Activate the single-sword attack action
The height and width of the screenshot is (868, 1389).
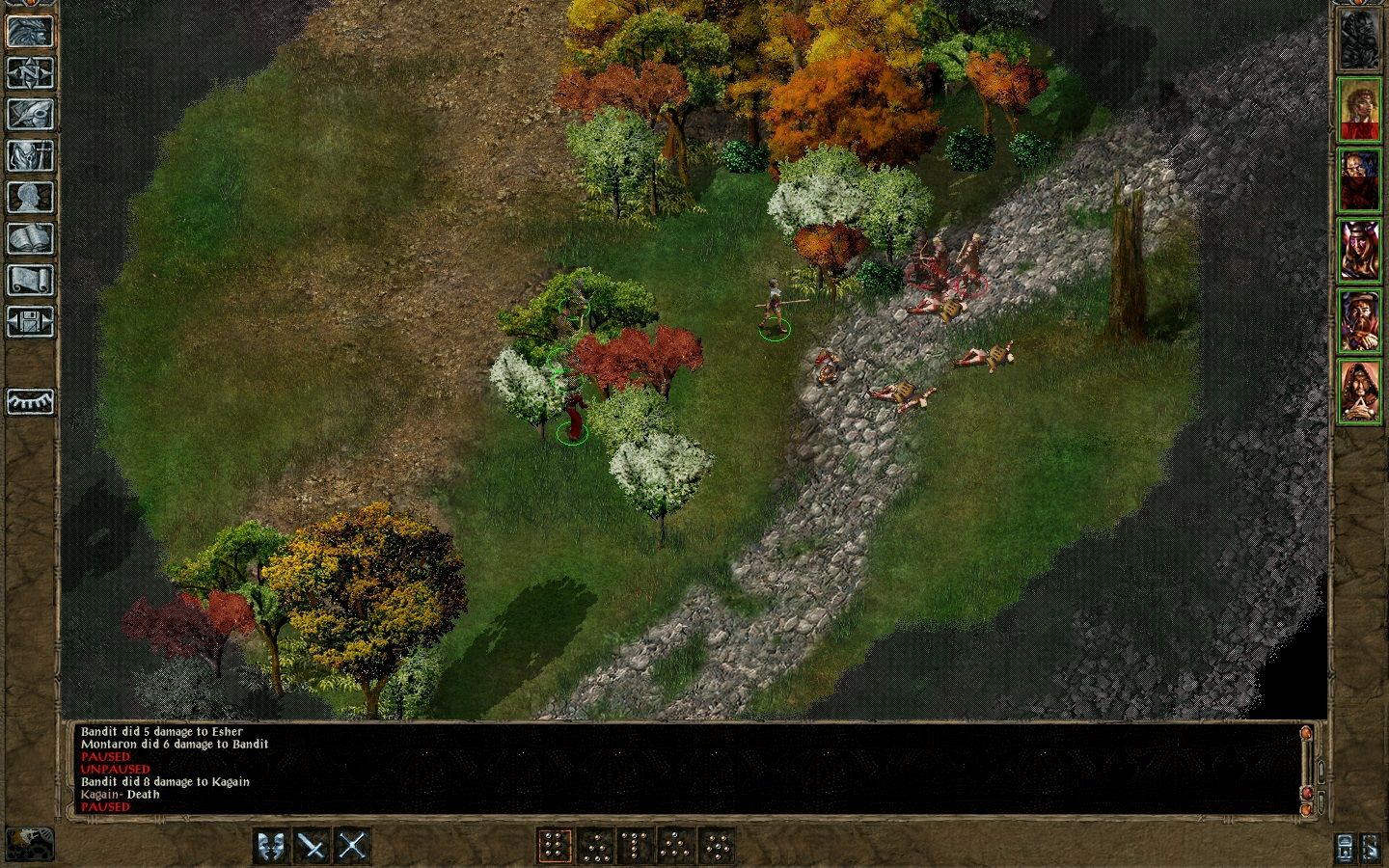point(313,846)
